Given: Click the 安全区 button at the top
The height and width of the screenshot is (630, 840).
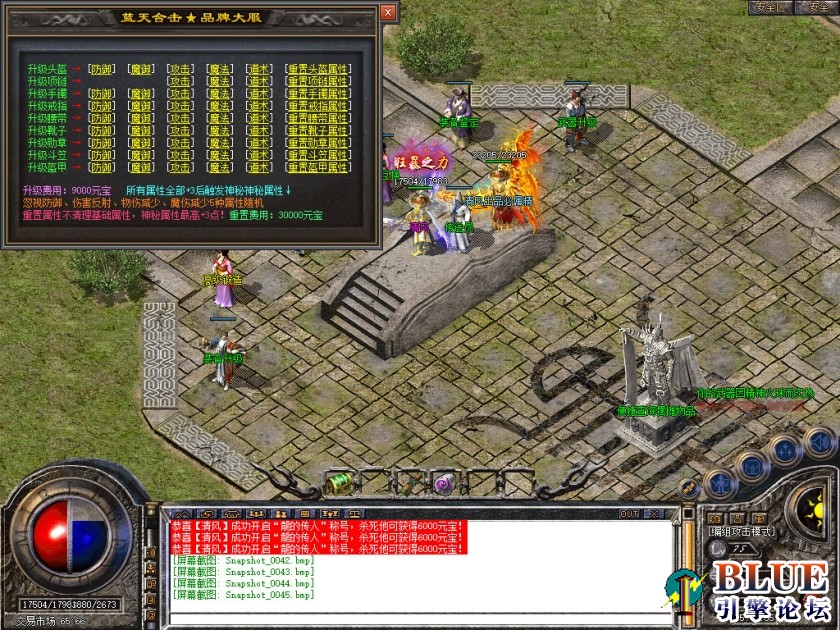Looking at the screenshot, I should (770, 7).
